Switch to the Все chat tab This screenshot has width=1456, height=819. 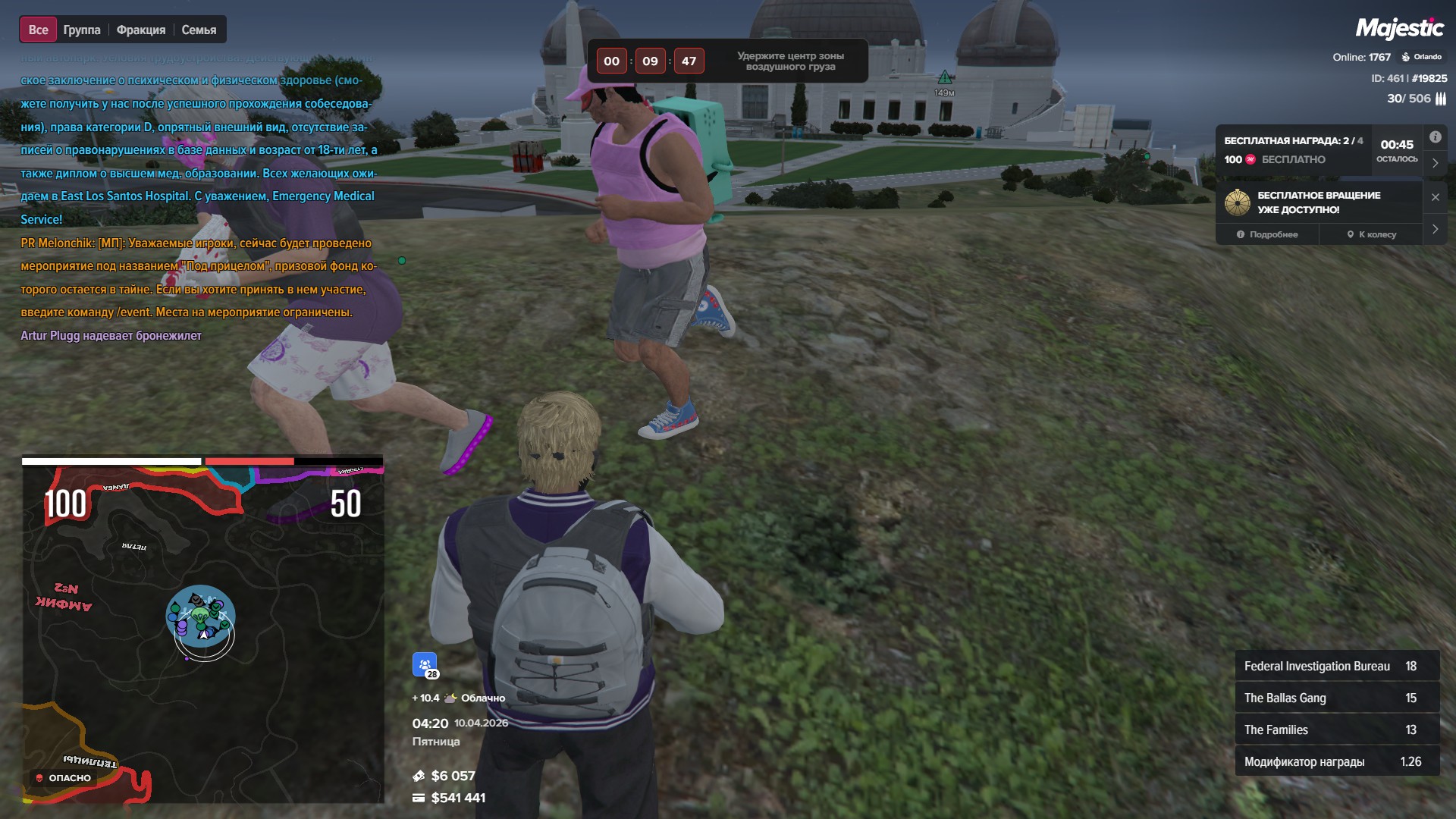point(38,30)
